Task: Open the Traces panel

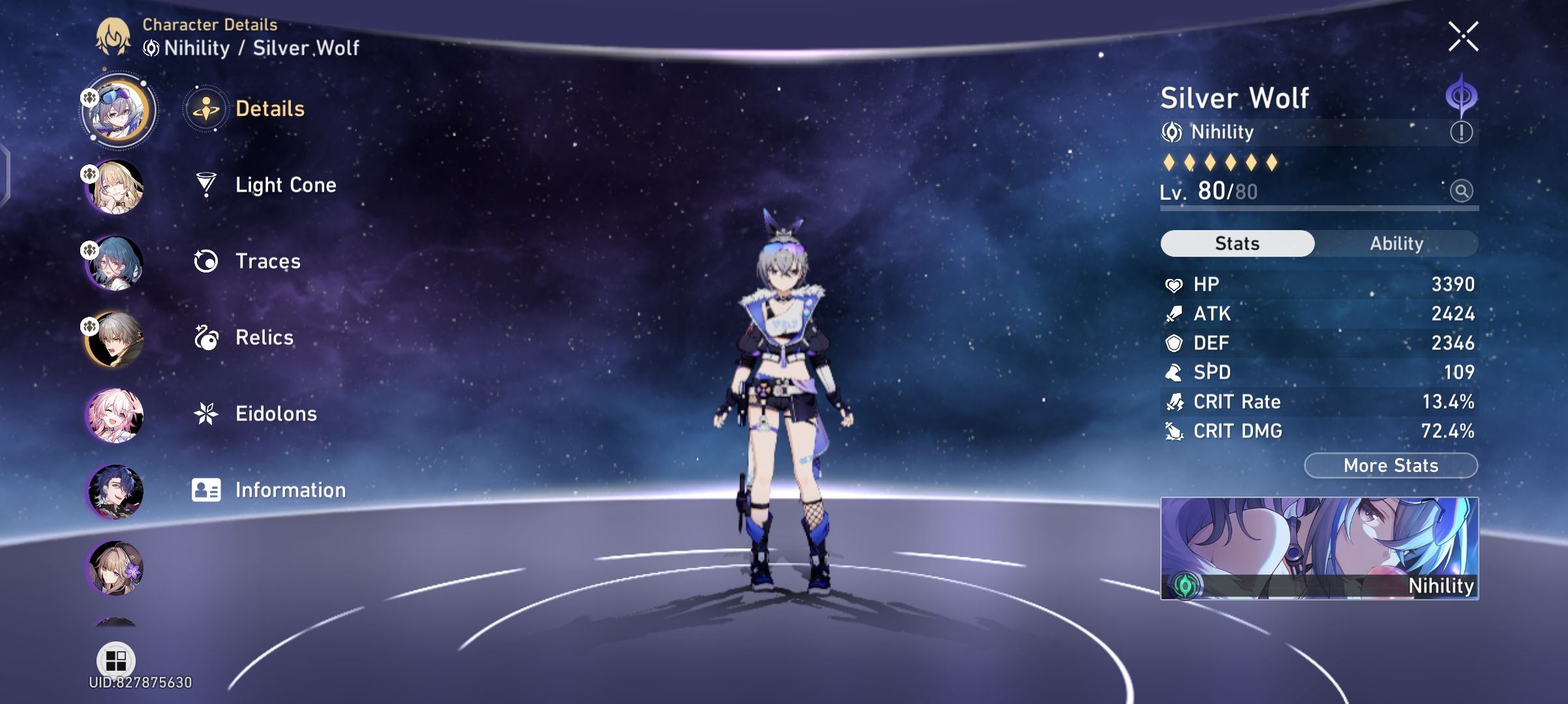Action: pos(267,261)
